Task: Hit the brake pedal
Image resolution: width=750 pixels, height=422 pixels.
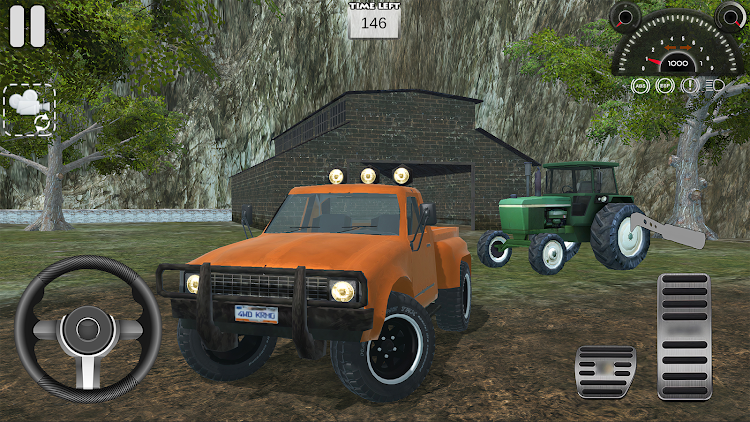Action: point(605,372)
